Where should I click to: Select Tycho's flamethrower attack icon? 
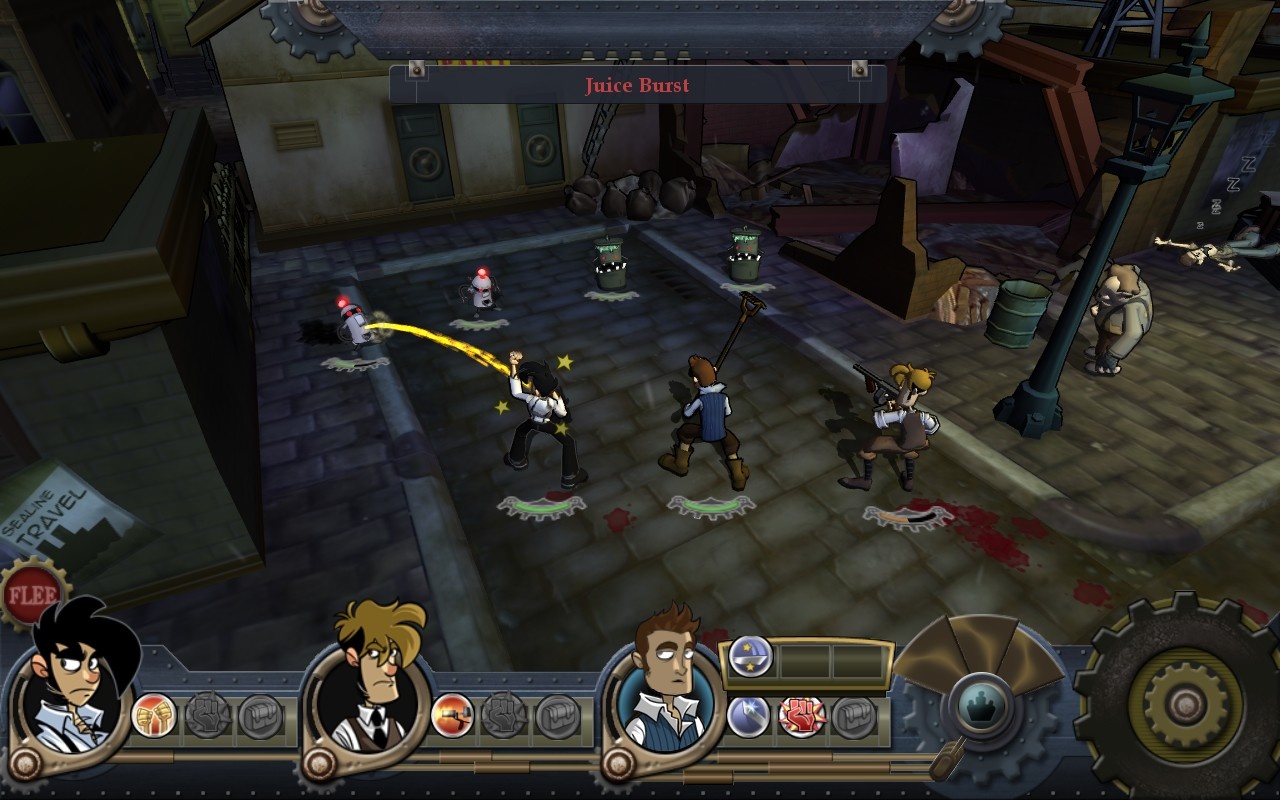point(450,715)
